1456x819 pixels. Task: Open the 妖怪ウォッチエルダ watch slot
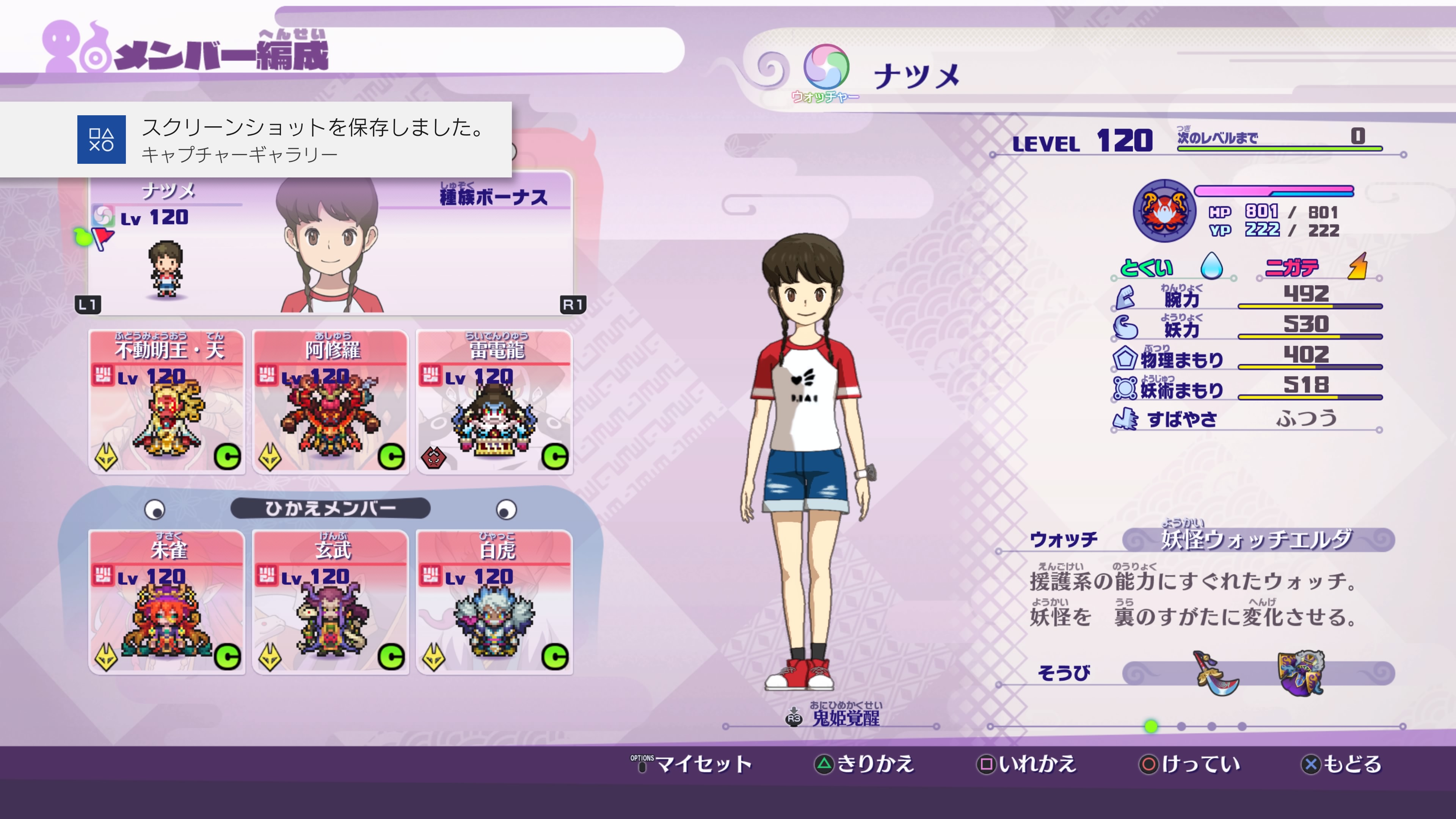click(x=1258, y=540)
